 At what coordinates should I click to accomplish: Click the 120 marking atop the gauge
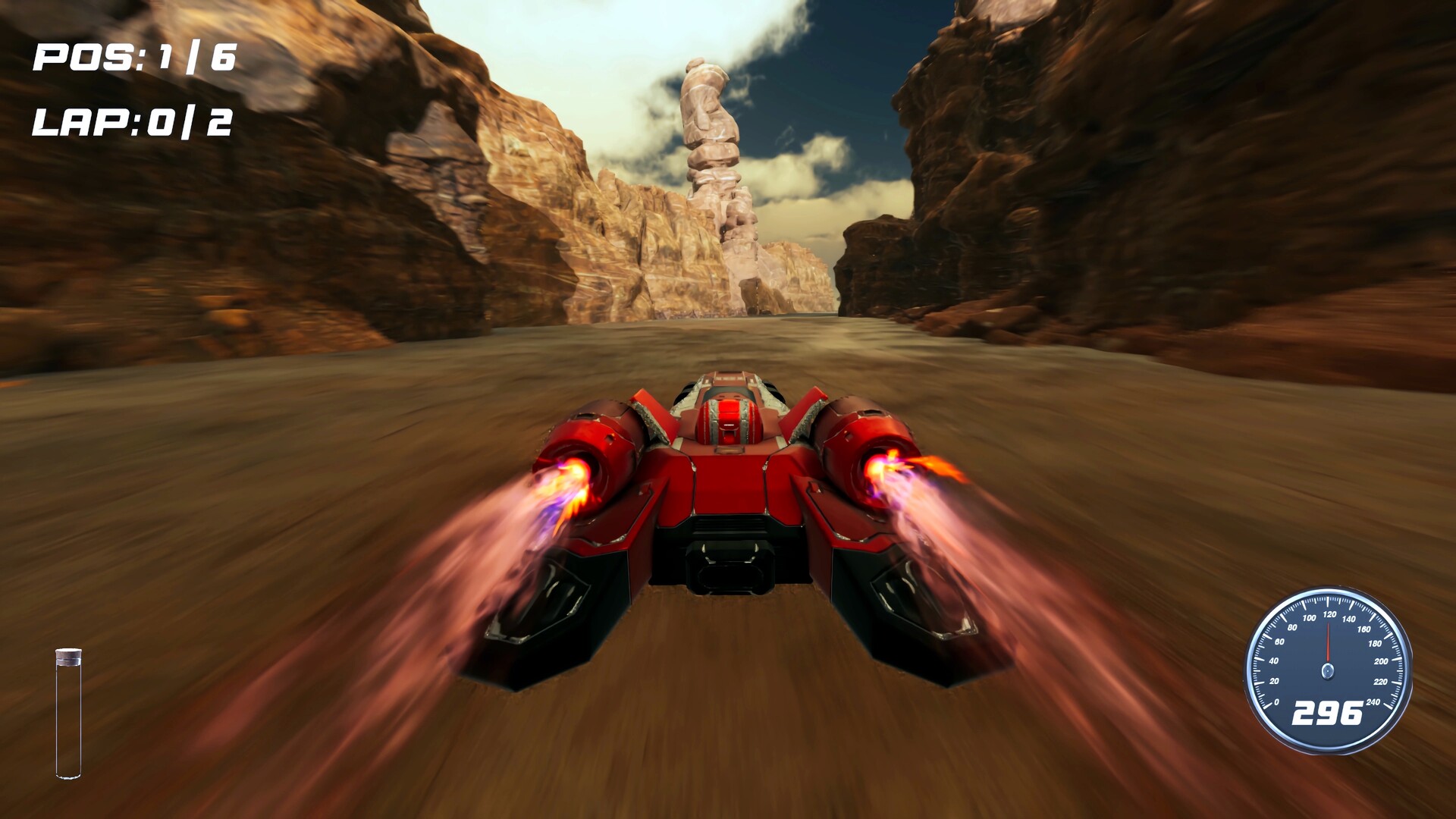(x=1330, y=614)
